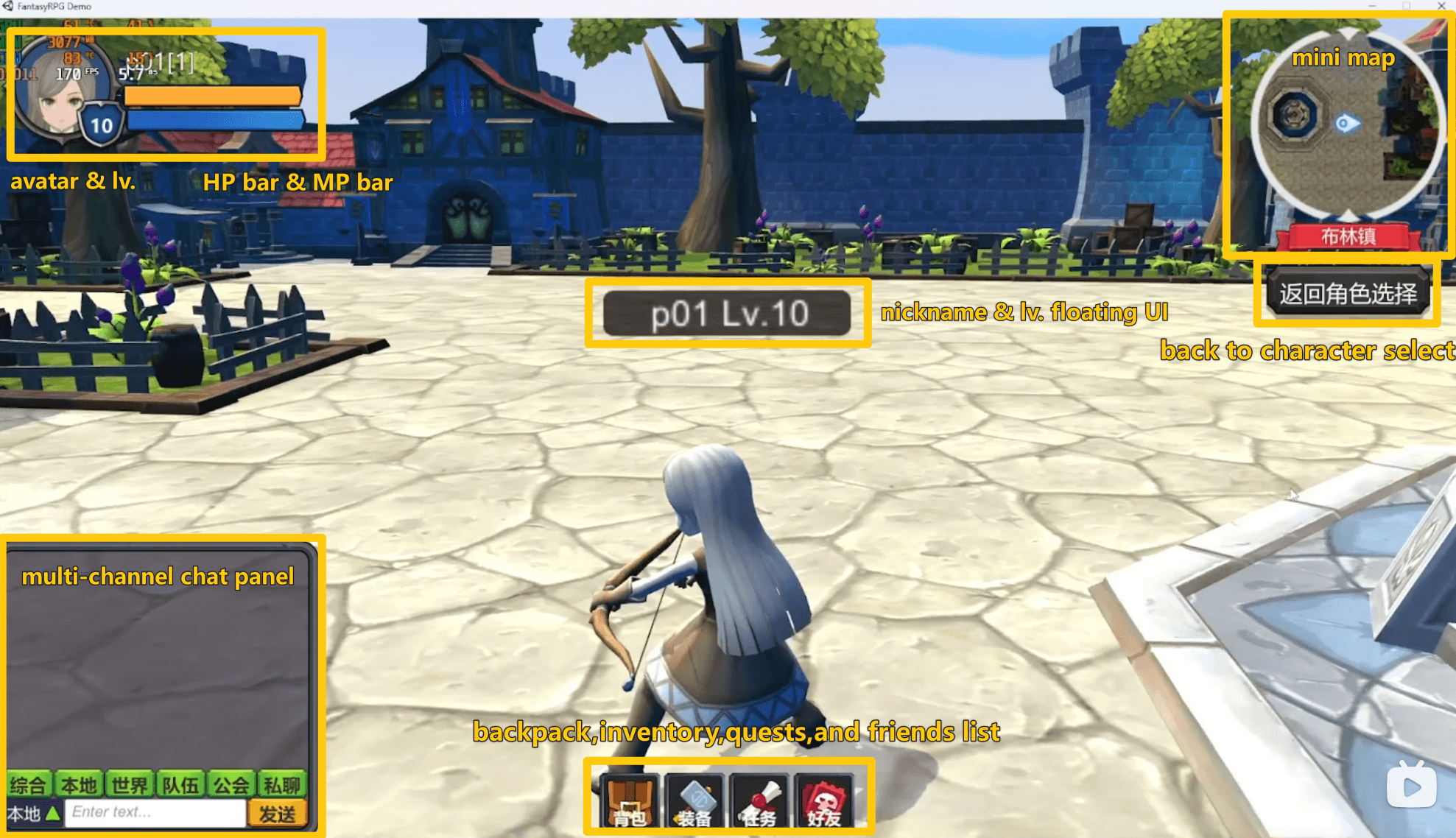Image resolution: width=1456 pixels, height=838 pixels.
Task: Toggle the 私聊 private chat channel
Action: (281, 784)
